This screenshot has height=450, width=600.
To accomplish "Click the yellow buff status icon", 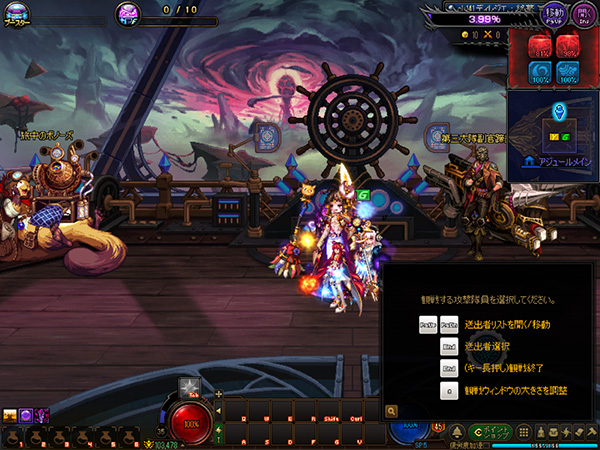I will (x=10, y=415).
